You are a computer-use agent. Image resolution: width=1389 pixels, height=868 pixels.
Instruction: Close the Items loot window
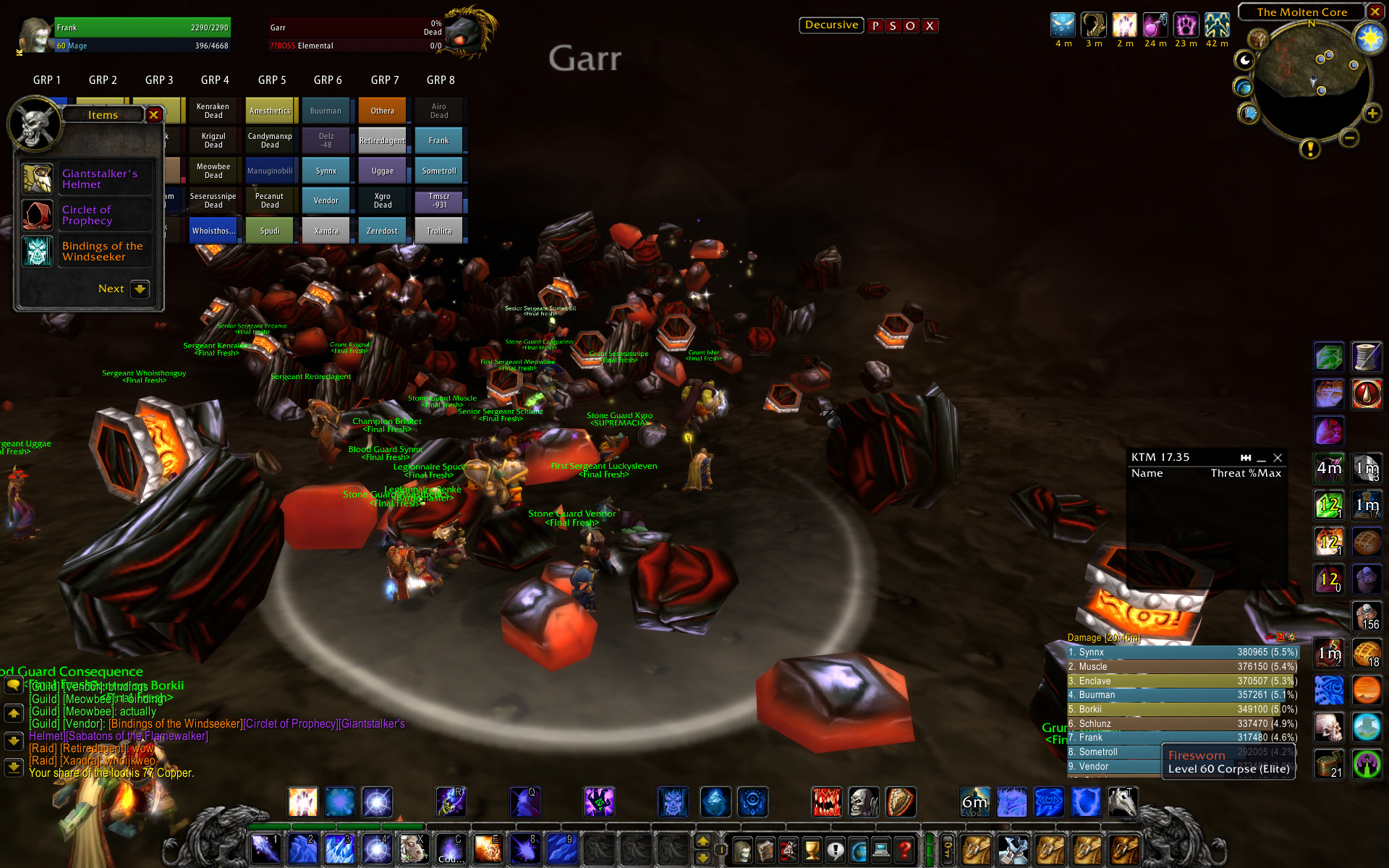pyautogui.click(x=153, y=115)
